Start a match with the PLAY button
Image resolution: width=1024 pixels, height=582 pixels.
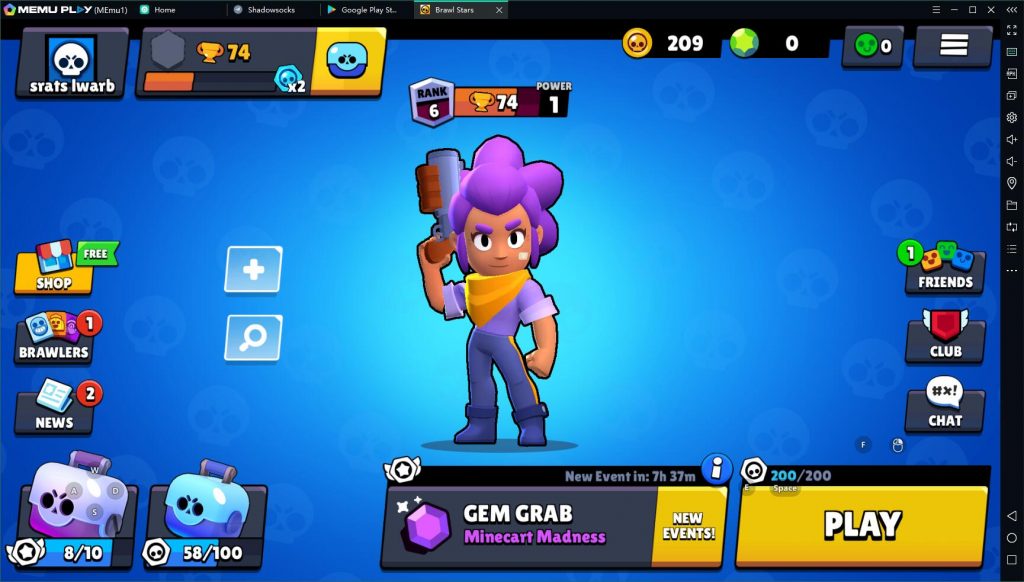coord(861,525)
